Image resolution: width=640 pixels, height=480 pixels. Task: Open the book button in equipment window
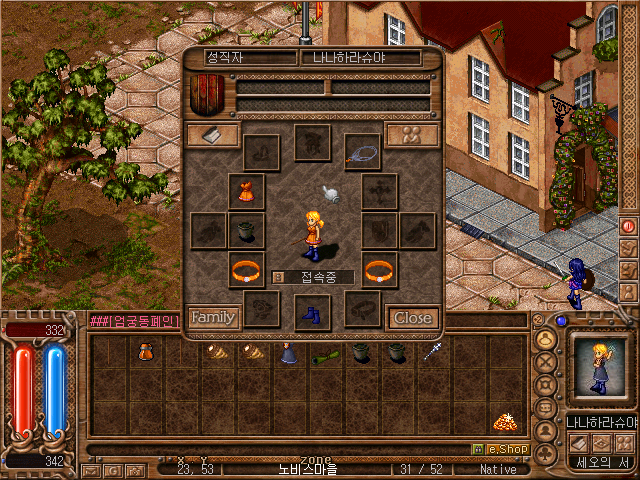[x=213, y=135]
